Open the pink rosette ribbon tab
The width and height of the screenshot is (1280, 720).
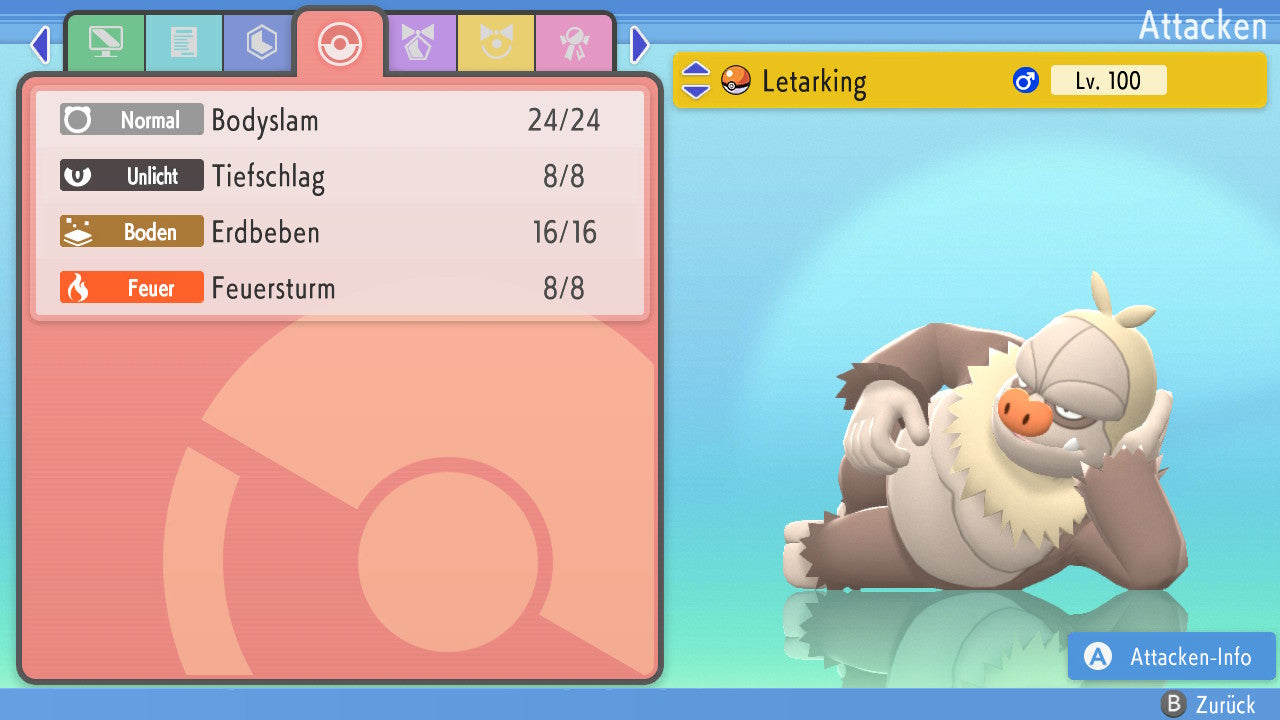point(574,43)
